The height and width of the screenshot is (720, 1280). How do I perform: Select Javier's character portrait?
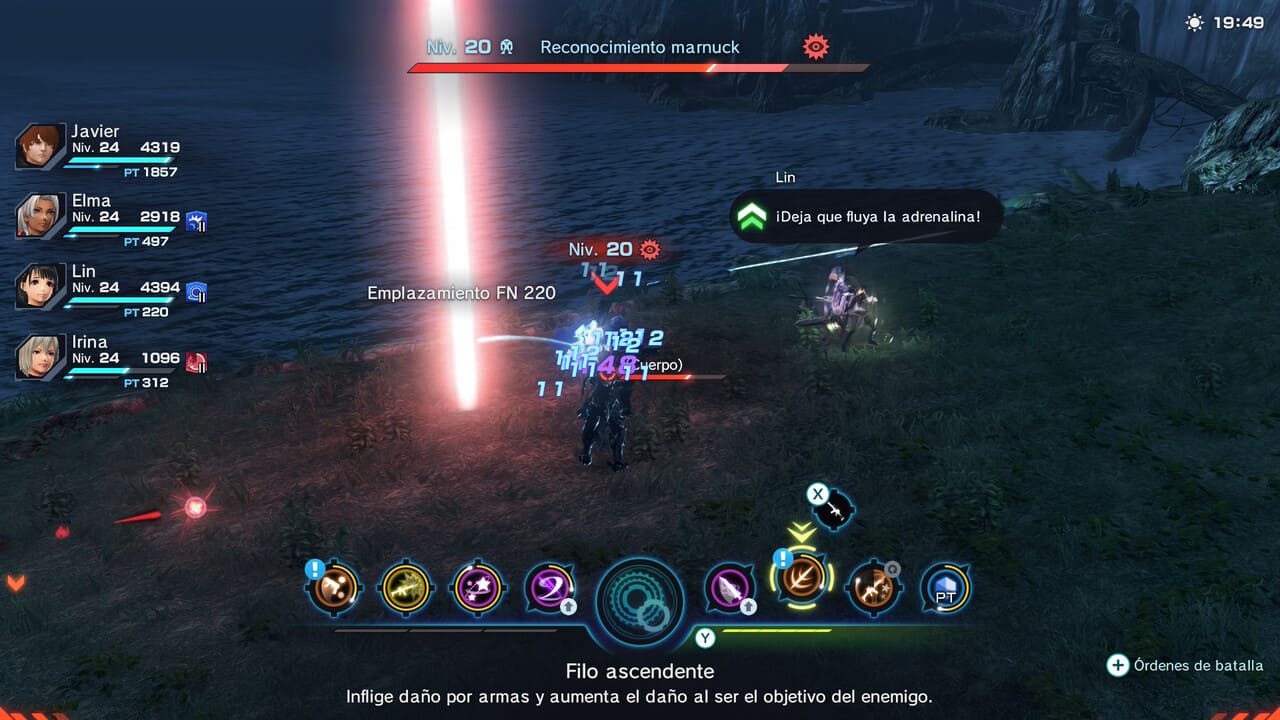click(40, 146)
